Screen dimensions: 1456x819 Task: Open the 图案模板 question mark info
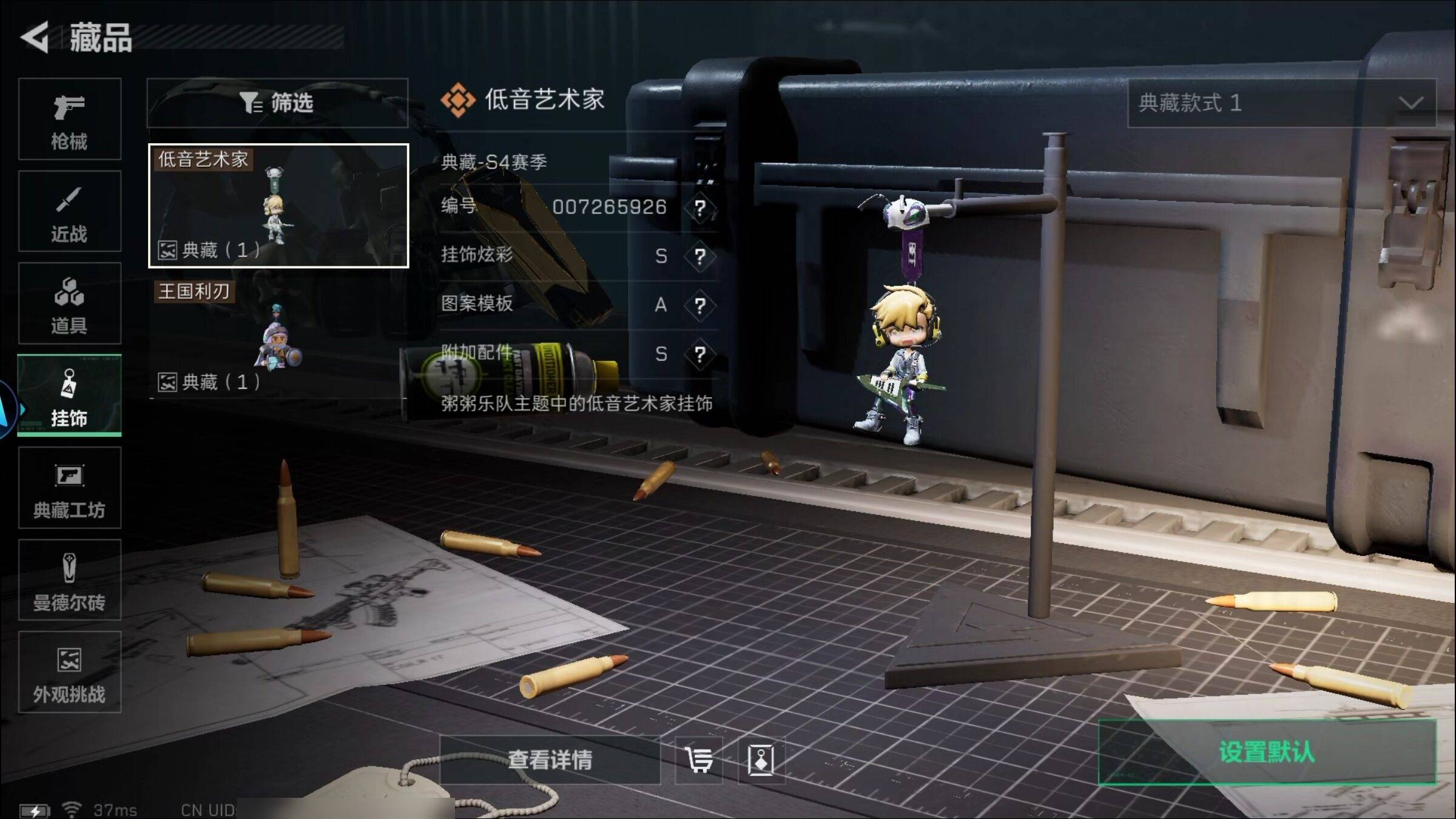[700, 305]
